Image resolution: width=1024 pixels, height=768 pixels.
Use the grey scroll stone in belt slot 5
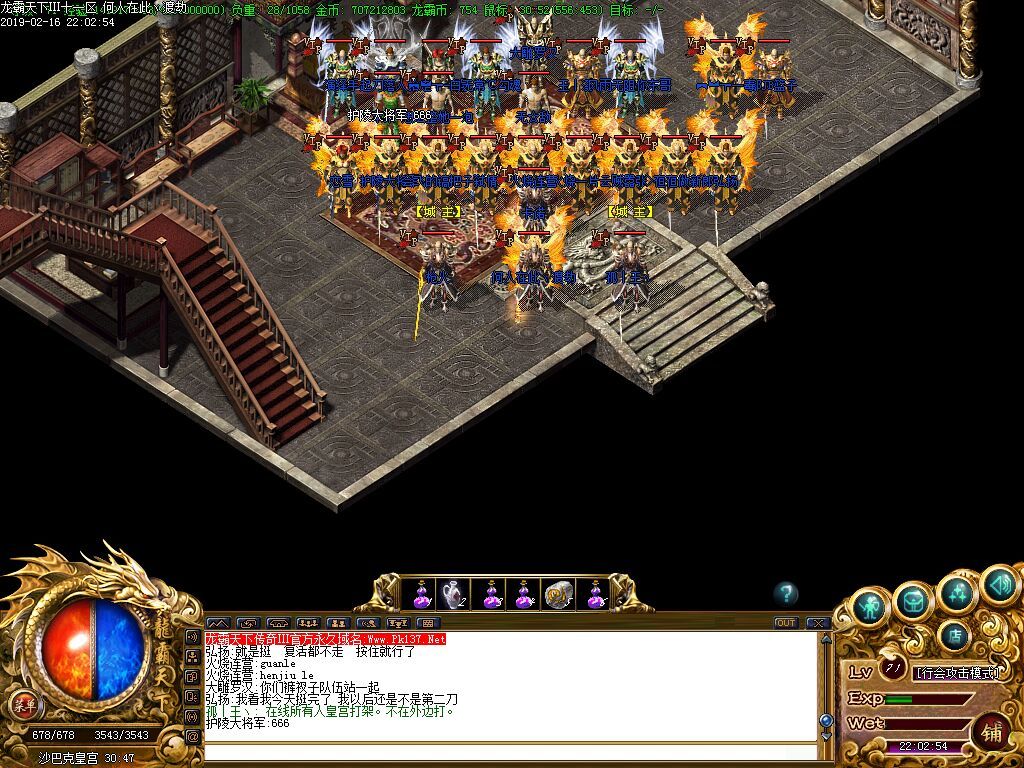tap(558, 595)
